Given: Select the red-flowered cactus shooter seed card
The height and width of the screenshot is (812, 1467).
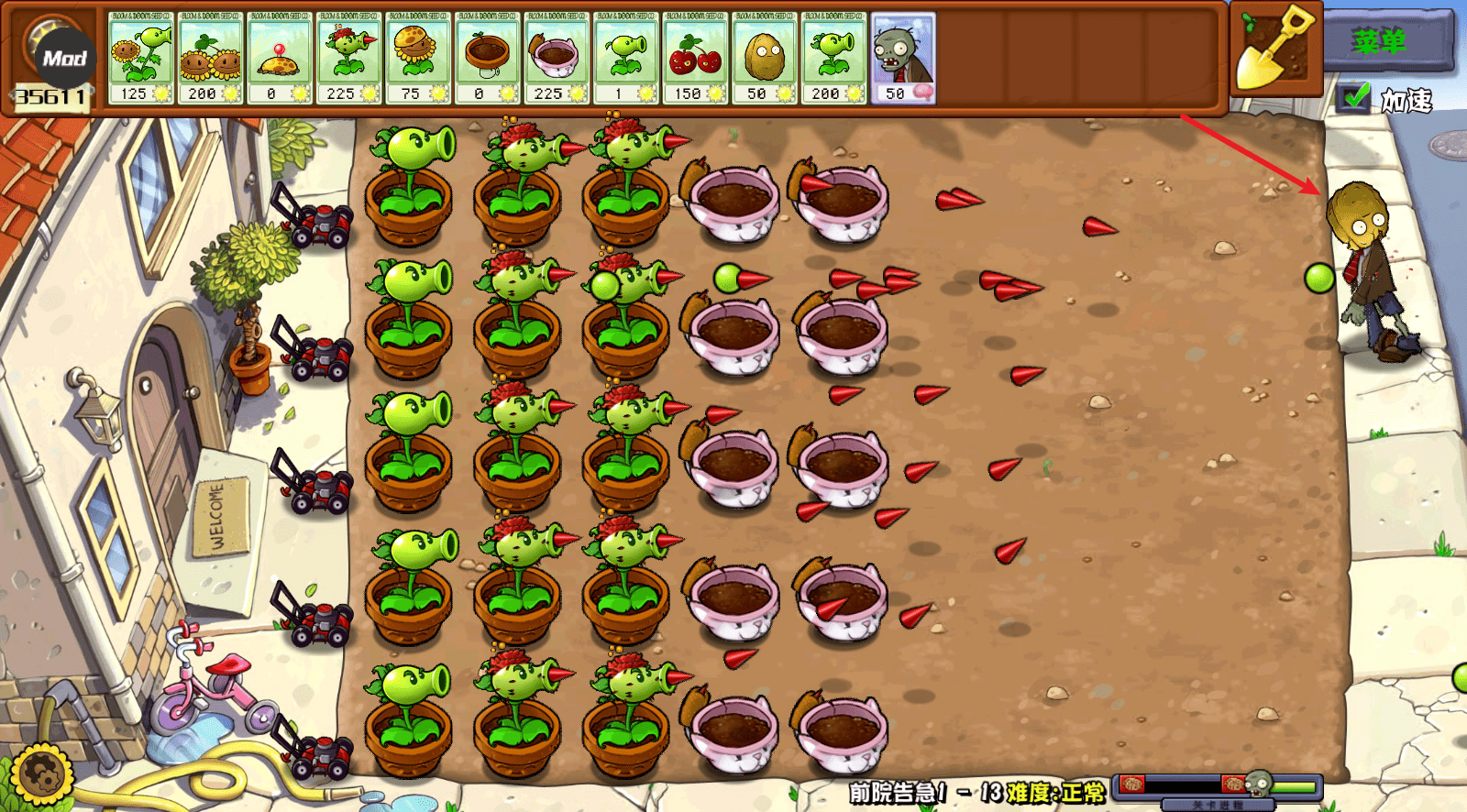Looking at the screenshot, I should (x=349, y=58).
